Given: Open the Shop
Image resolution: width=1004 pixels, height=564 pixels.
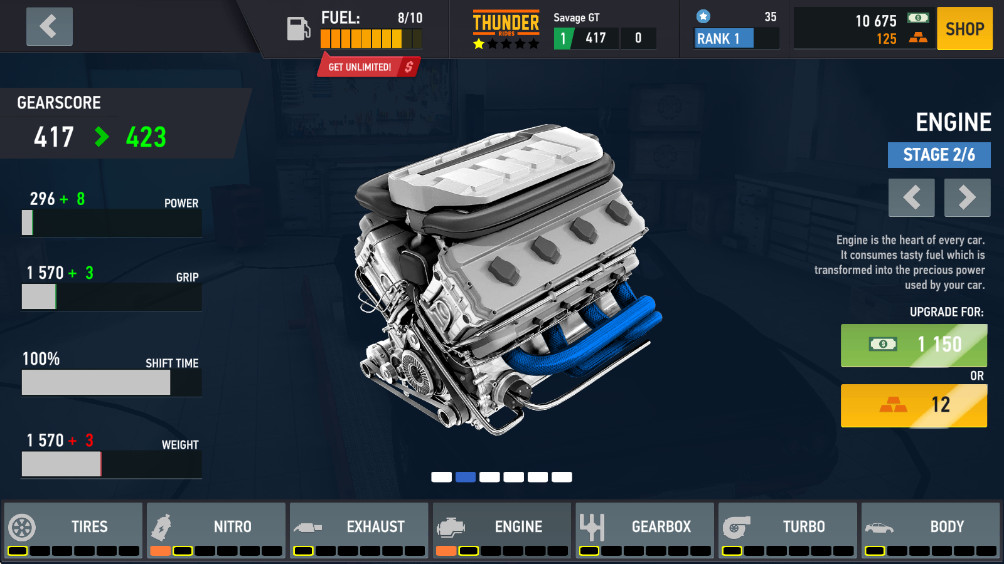Looking at the screenshot, I should coord(964,29).
